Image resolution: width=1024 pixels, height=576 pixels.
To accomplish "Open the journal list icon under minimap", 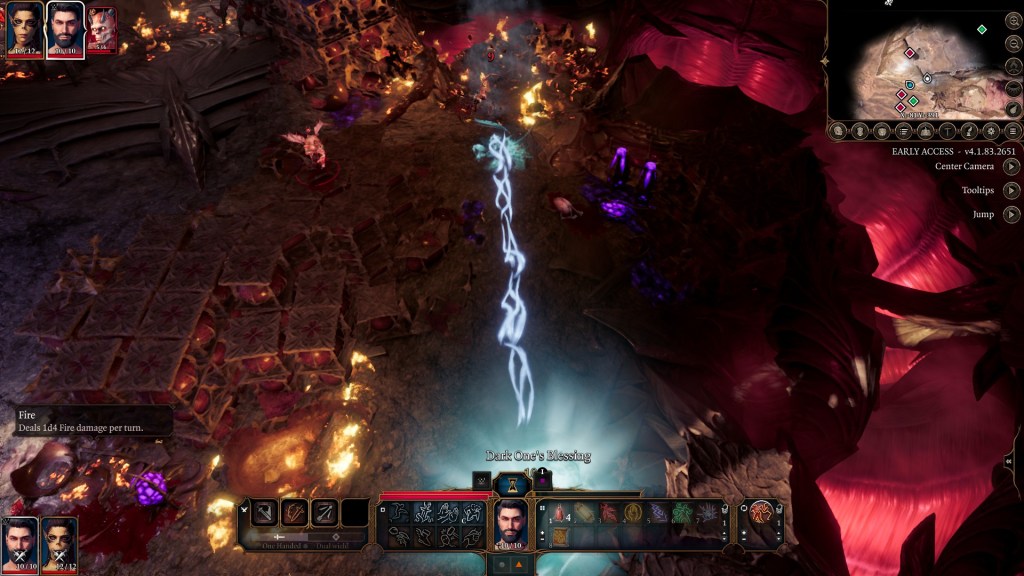I will [904, 131].
